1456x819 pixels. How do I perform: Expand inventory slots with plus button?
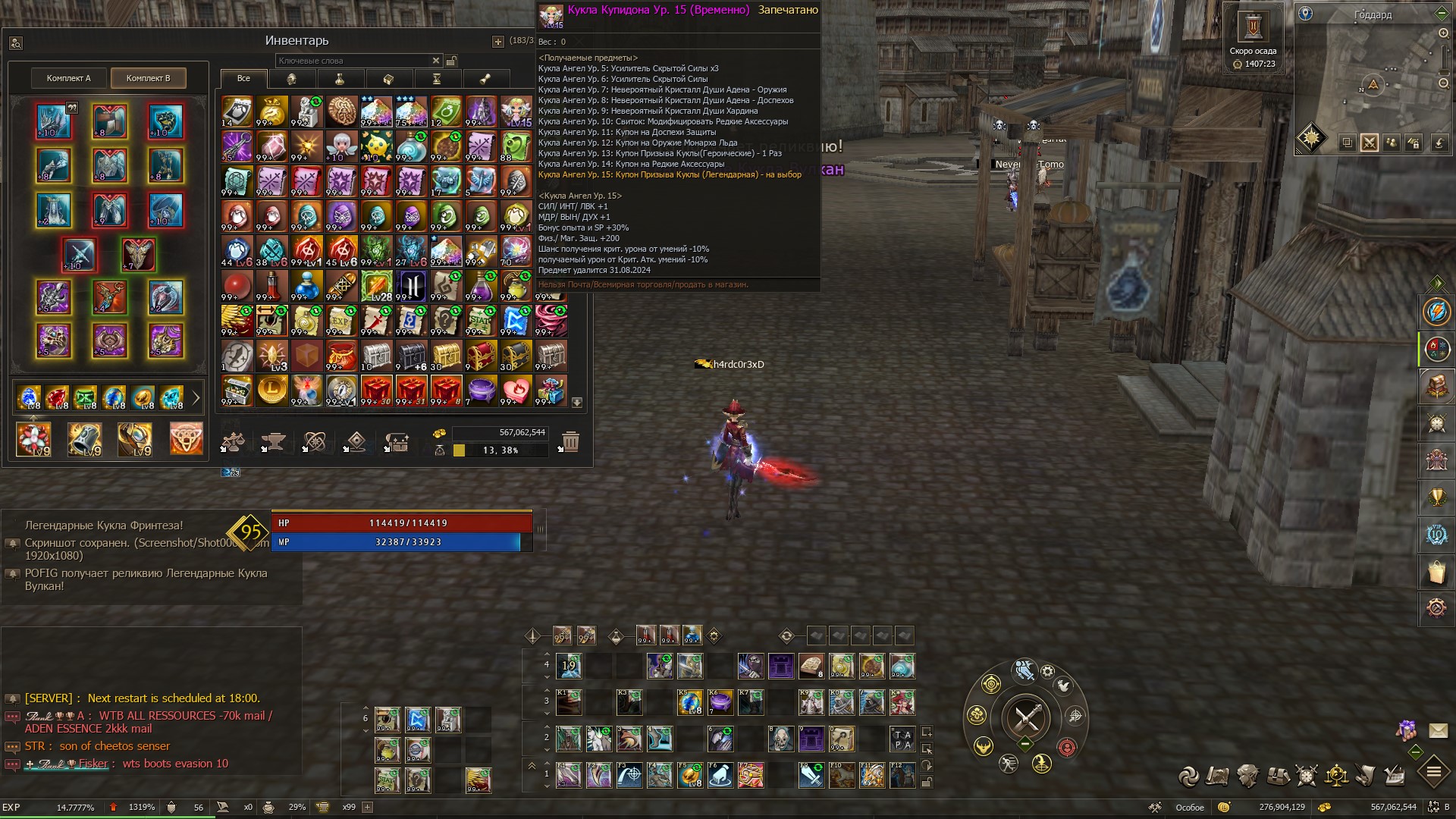coord(498,42)
